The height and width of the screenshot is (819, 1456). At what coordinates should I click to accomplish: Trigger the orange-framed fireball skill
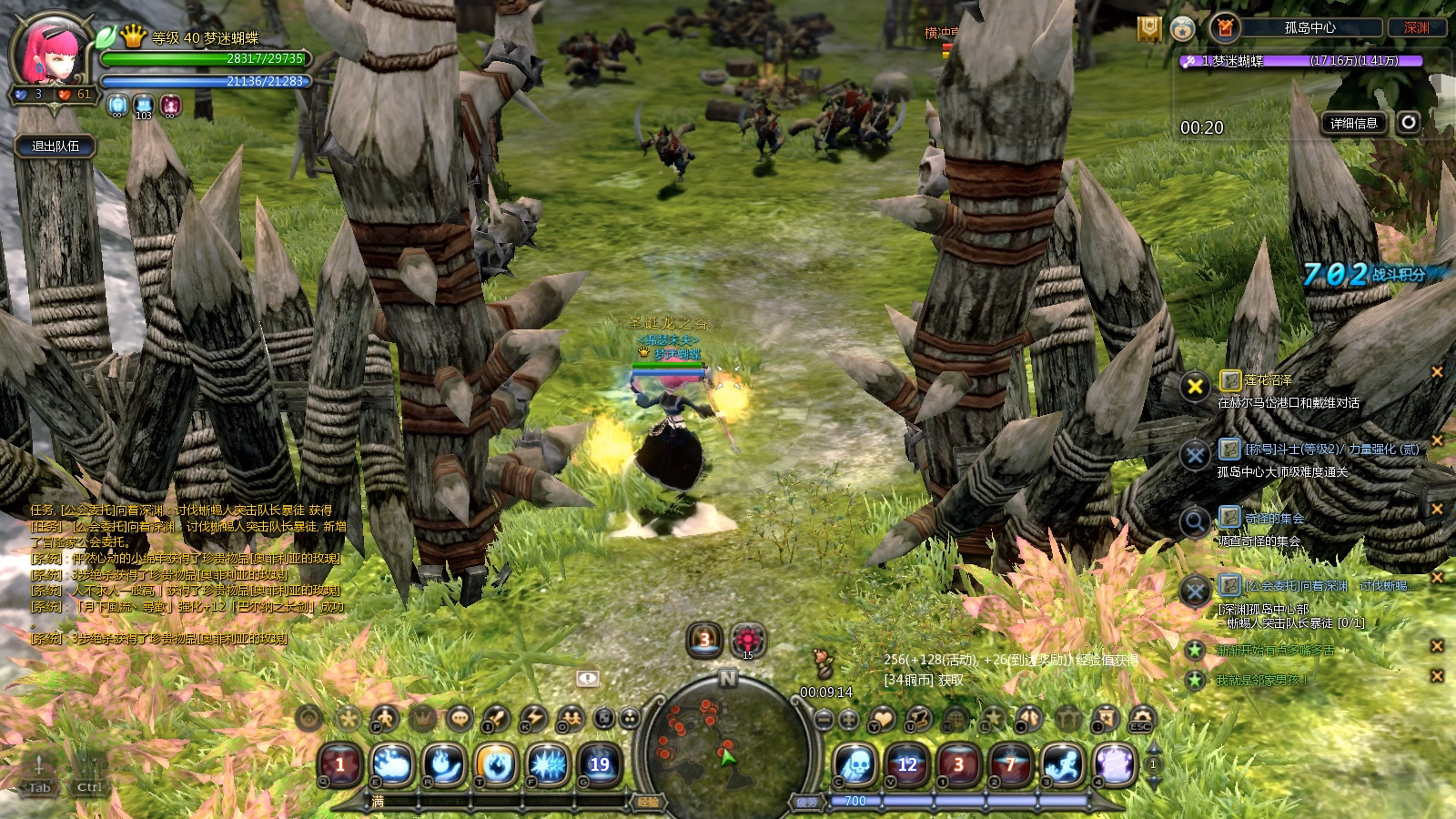pos(496,764)
